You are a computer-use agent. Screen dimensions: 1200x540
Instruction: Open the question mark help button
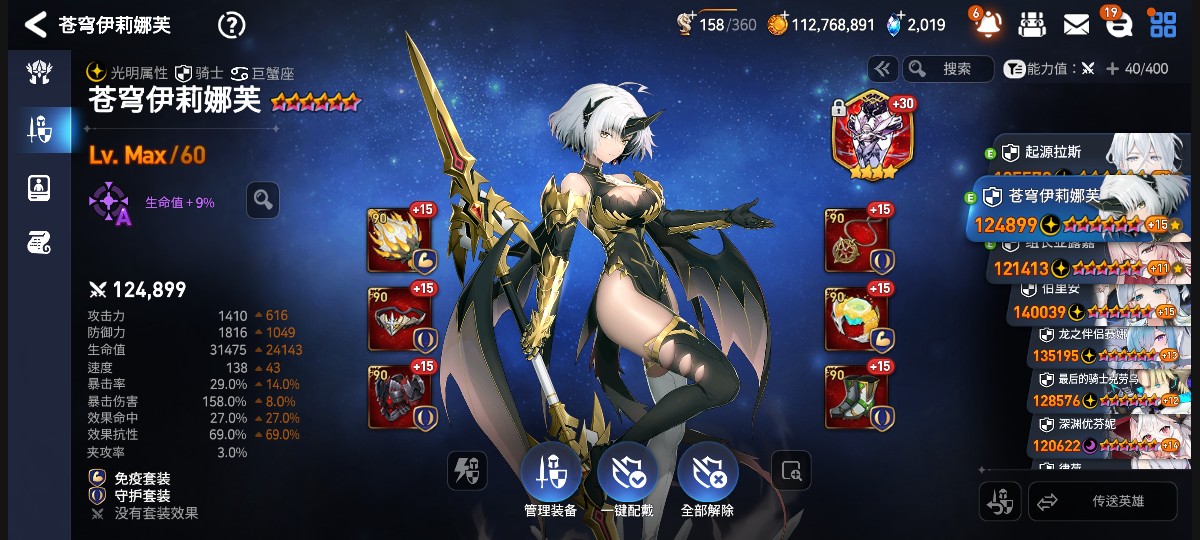click(x=231, y=25)
